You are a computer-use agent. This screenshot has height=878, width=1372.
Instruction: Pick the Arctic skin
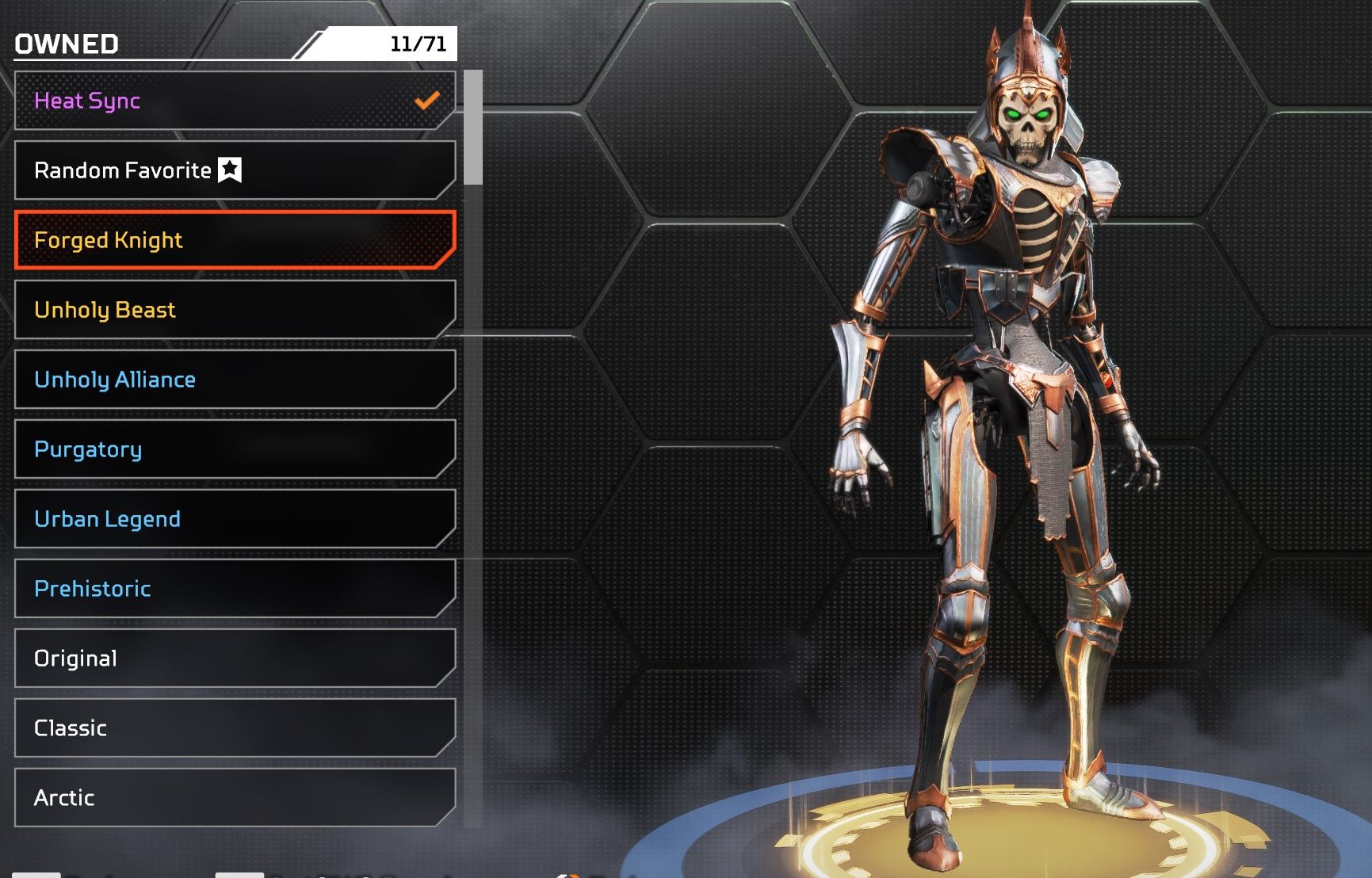pos(235,797)
